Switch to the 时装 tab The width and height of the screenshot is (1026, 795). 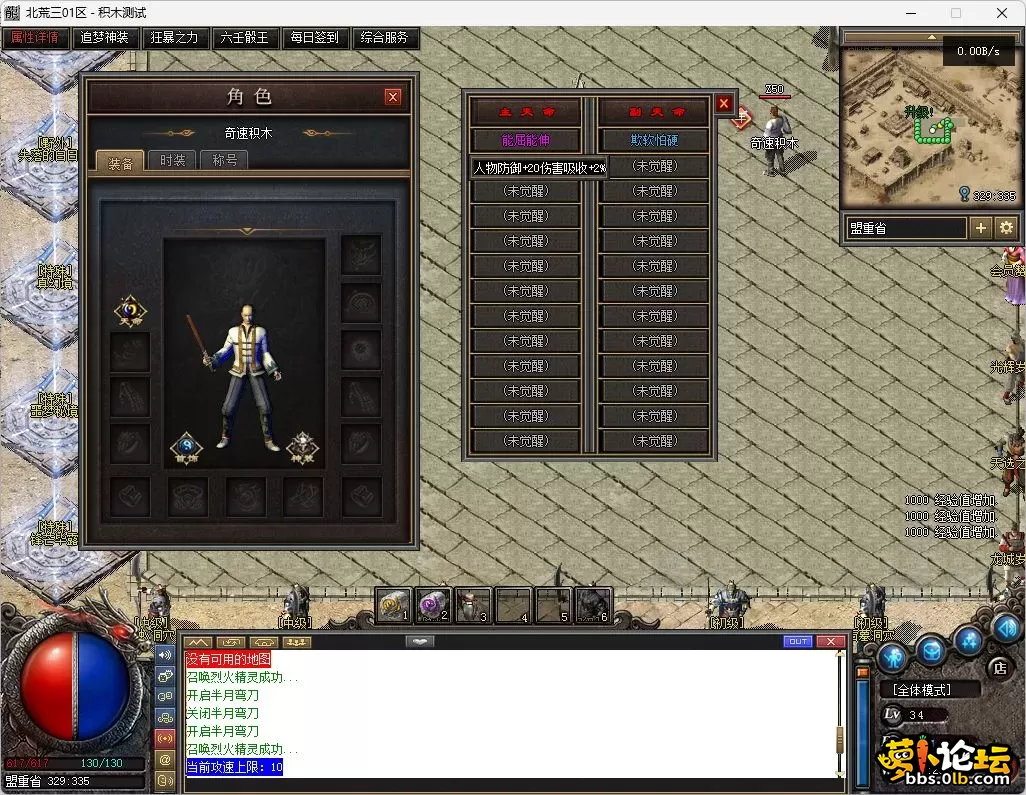click(172, 160)
